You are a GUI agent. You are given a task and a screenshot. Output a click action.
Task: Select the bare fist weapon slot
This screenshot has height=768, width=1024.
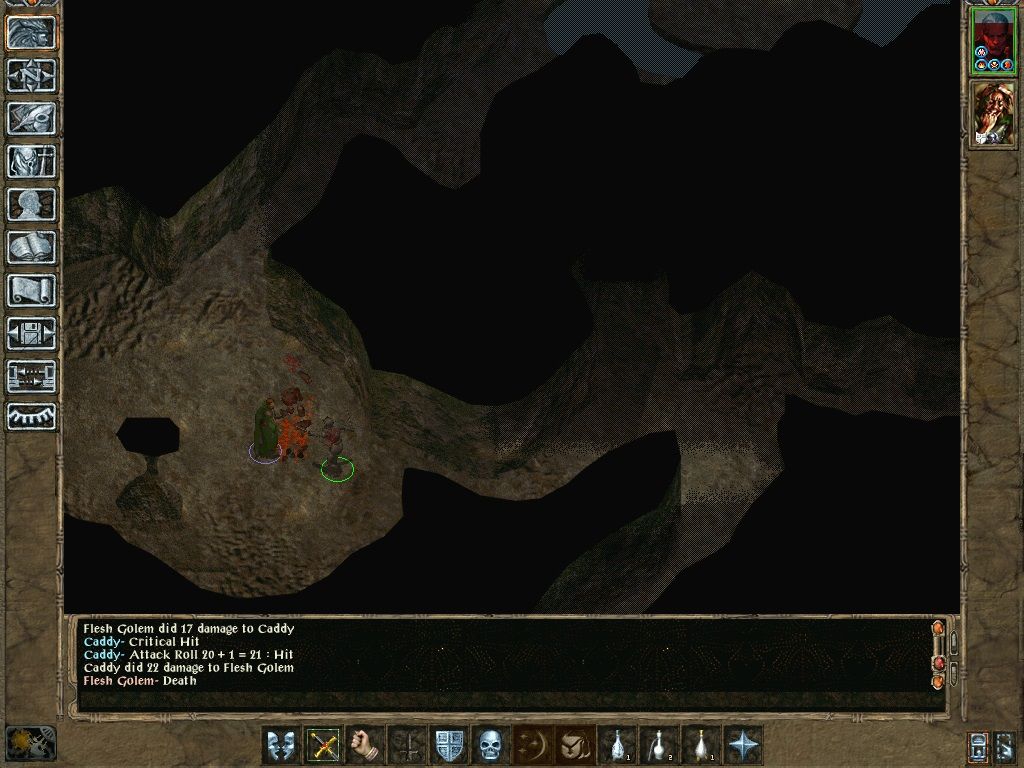[365, 745]
